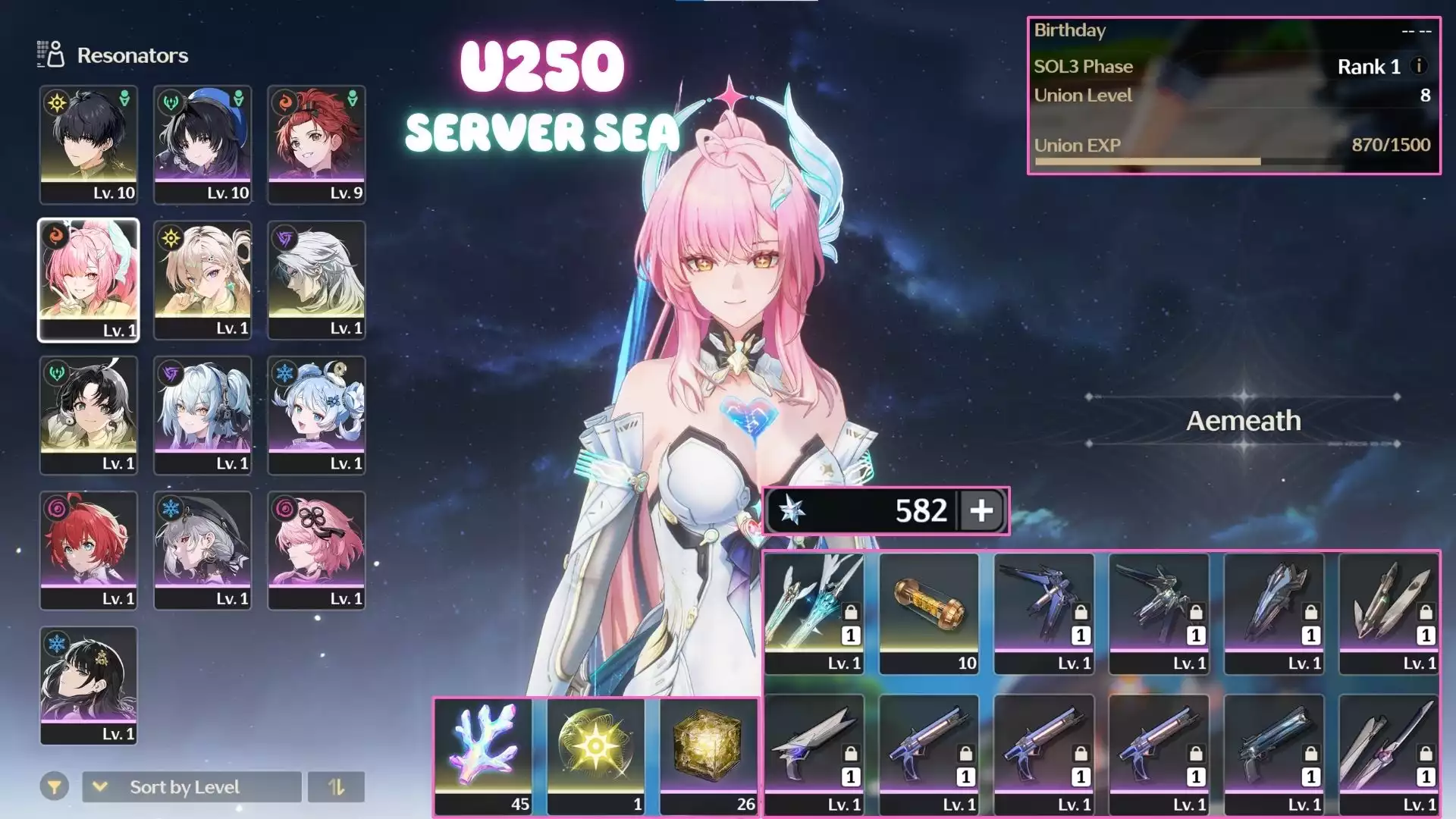Select the golden cube item slot
This screenshot has width=1456, height=819.
pos(709,755)
